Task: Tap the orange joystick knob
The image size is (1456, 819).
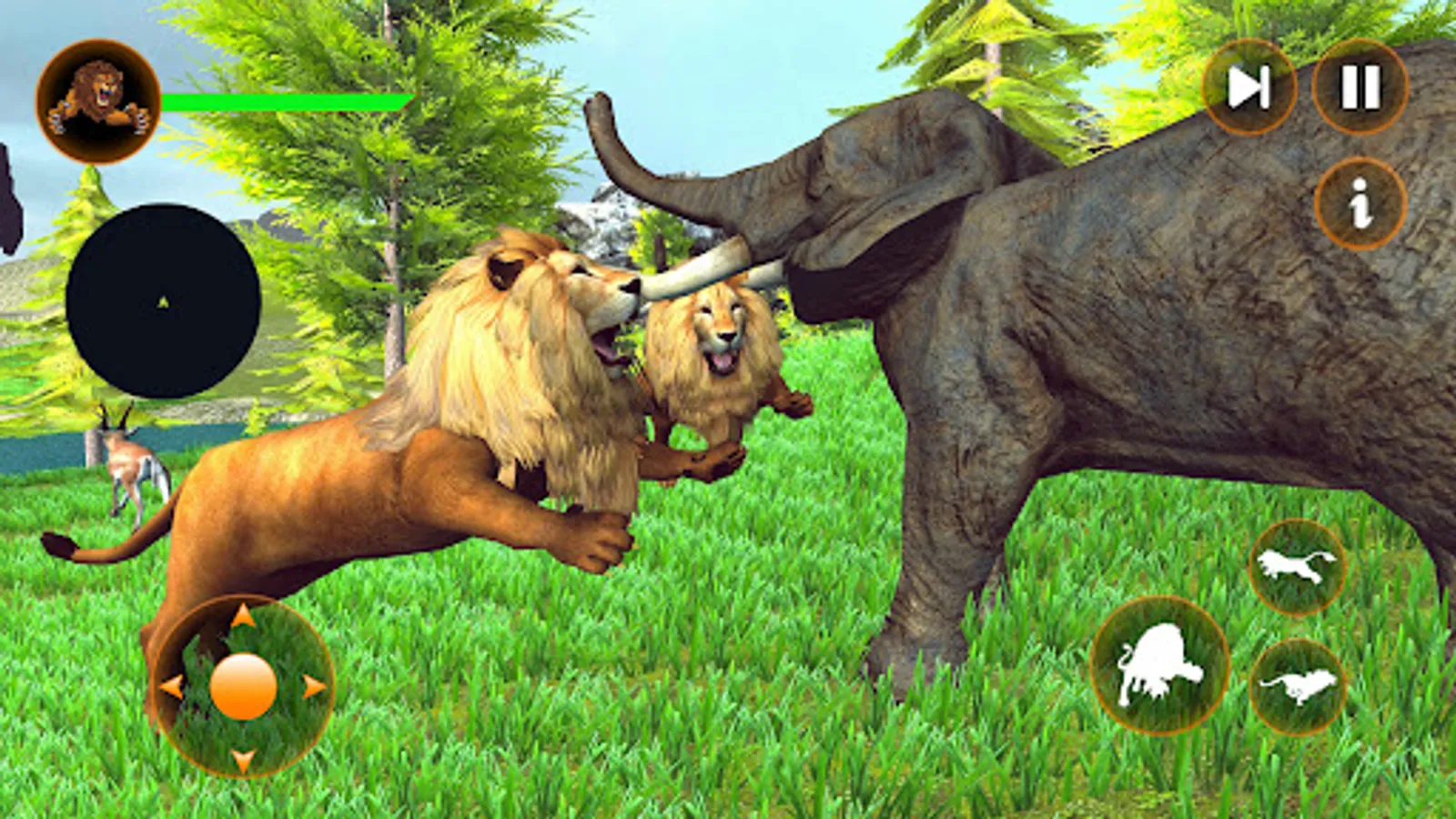Action: [243, 687]
